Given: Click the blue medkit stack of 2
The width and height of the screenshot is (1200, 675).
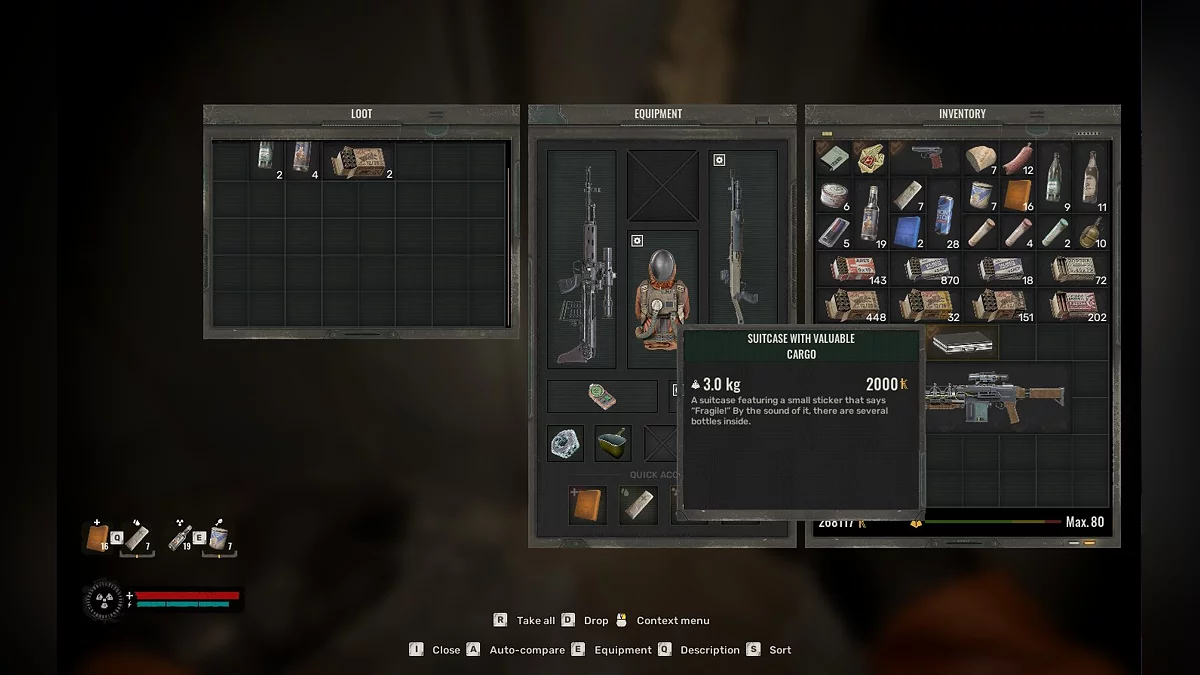Looking at the screenshot, I should 906,231.
